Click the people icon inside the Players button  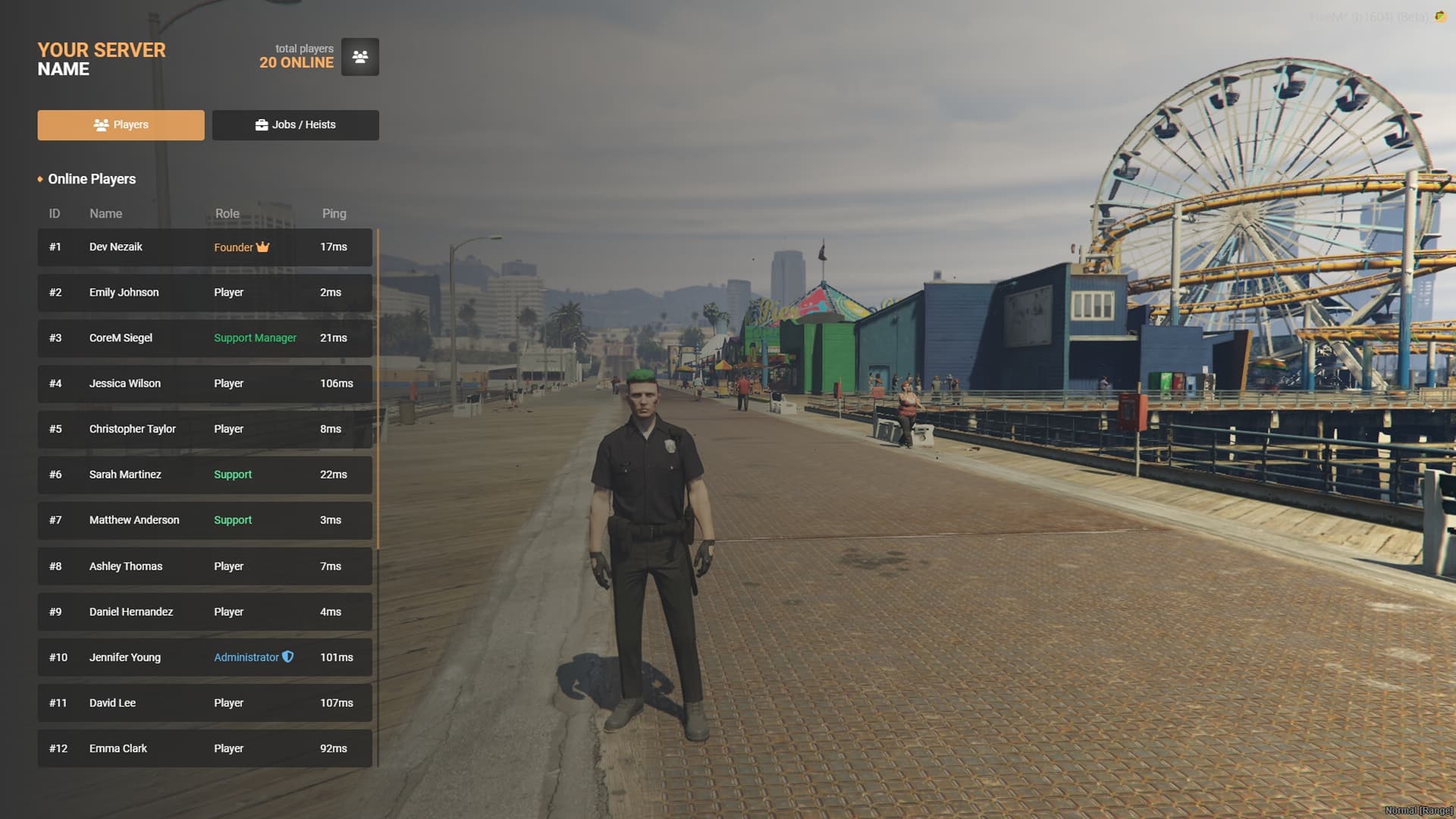[100, 124]
